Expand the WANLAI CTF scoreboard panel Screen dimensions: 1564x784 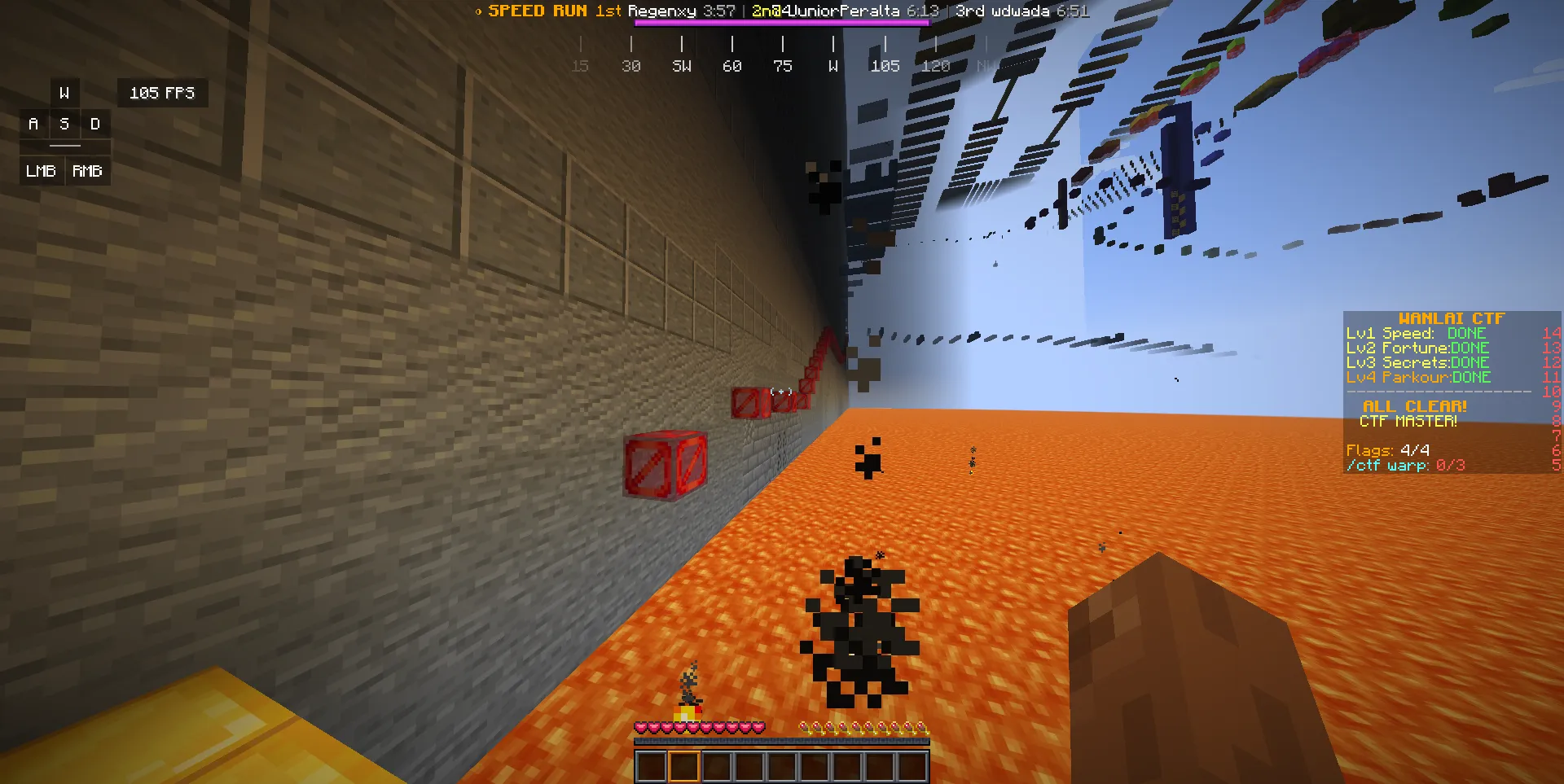click(x=1452, y=318)
